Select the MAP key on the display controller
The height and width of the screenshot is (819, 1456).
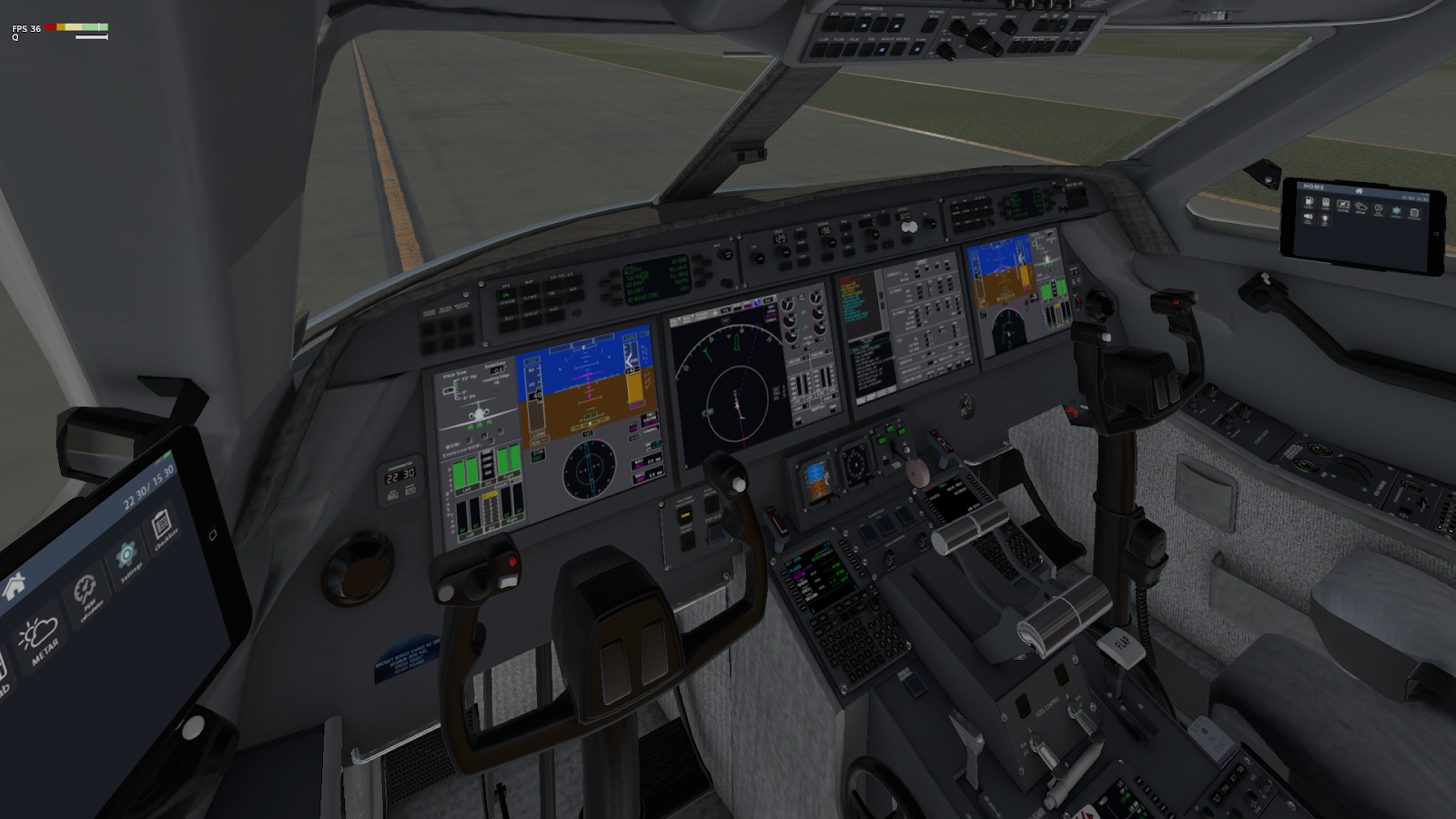[x=530, y=291]
